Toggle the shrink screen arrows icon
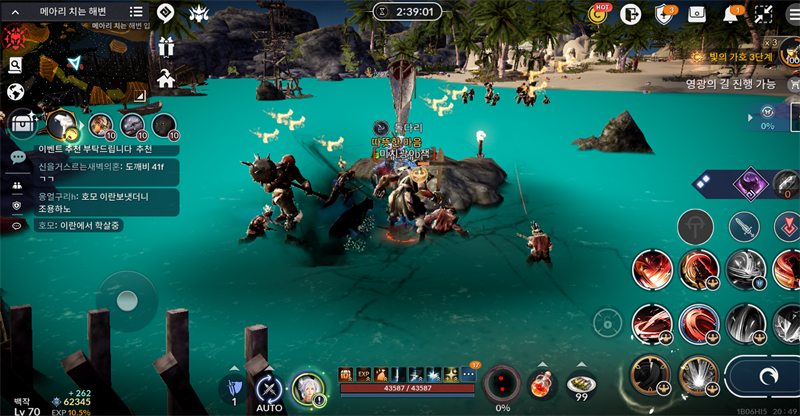This screenshot has width=800, height=416. coord(764,14)
